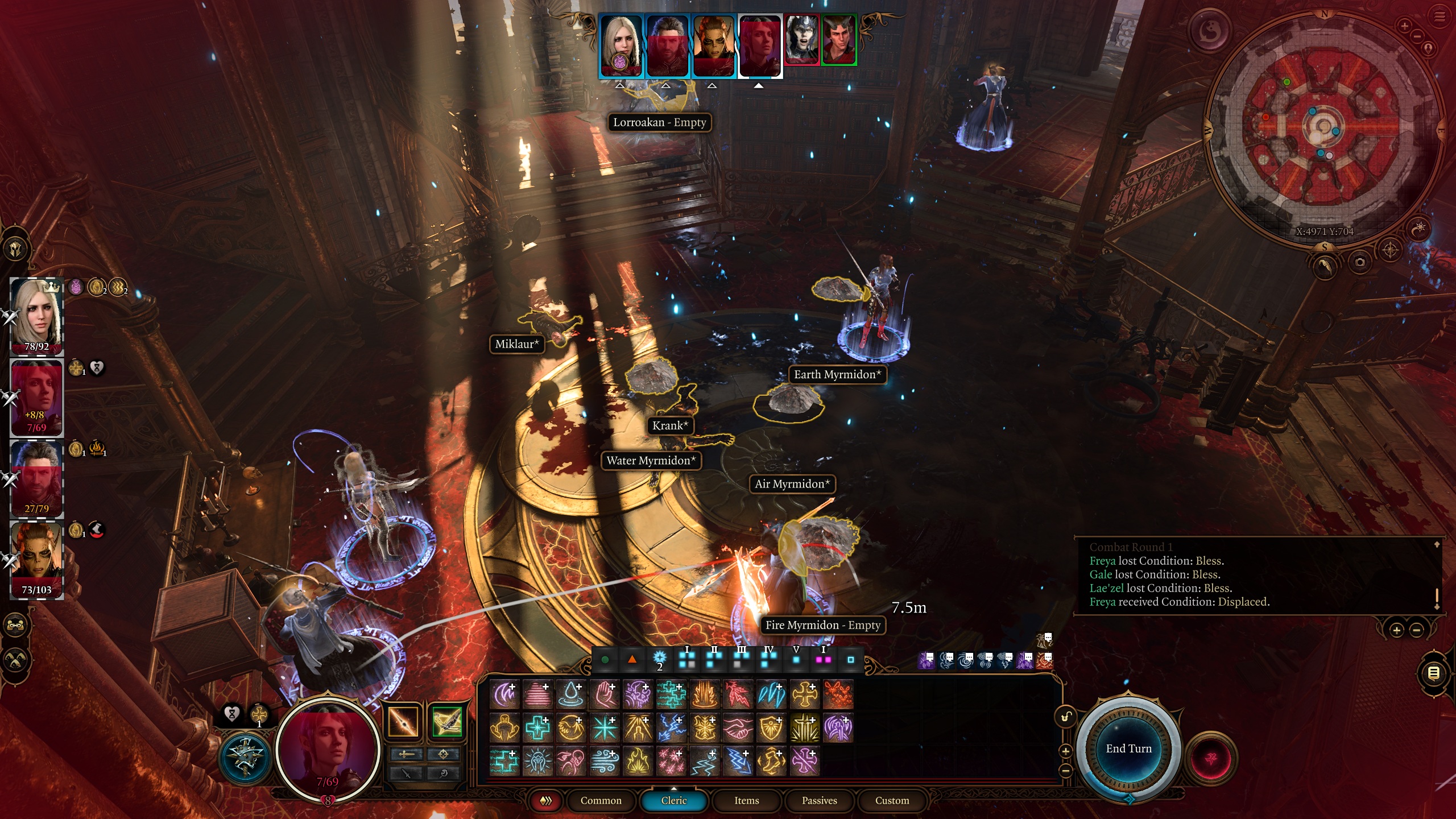Use the pink handshake spell icon
This screenshot has width=1456, height=819.
(x=738, y=728)
